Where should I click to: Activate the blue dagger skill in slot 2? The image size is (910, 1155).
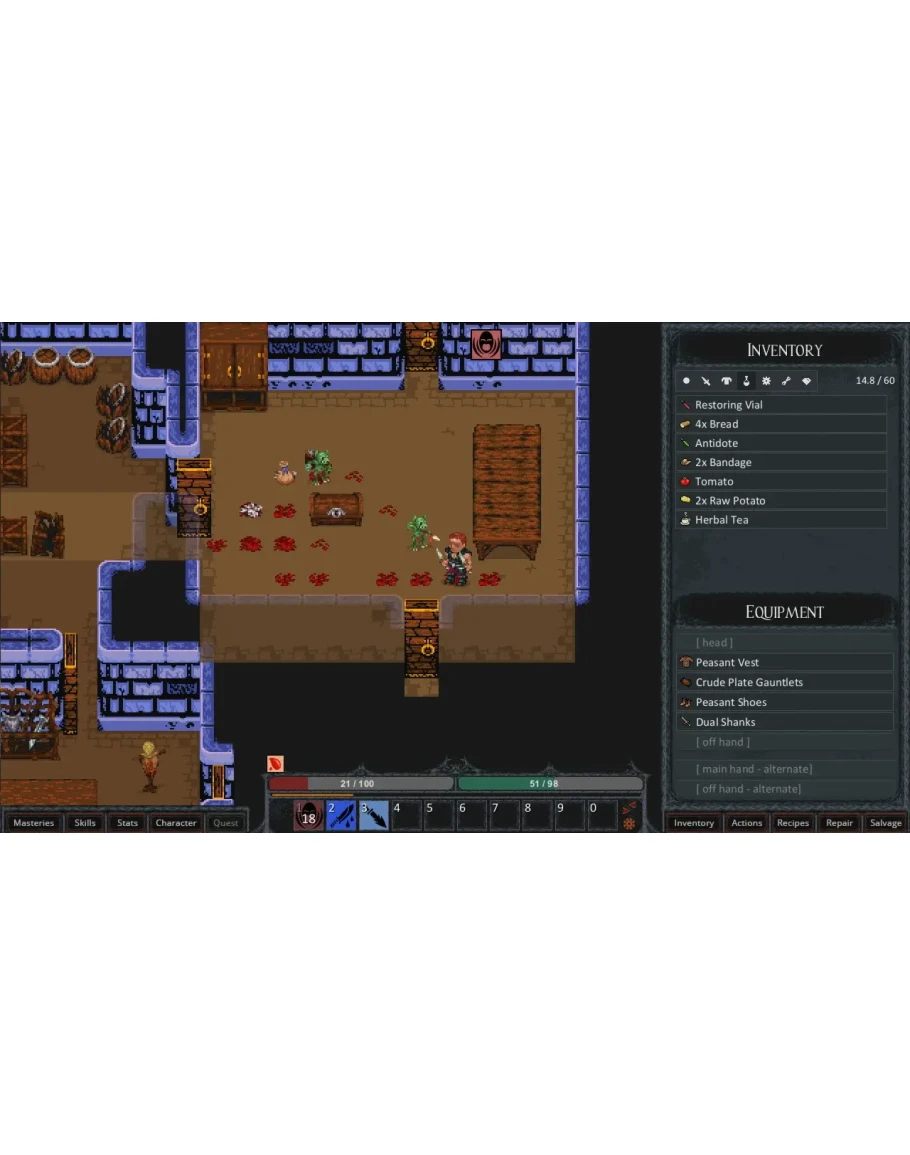(x=341, y=816)
